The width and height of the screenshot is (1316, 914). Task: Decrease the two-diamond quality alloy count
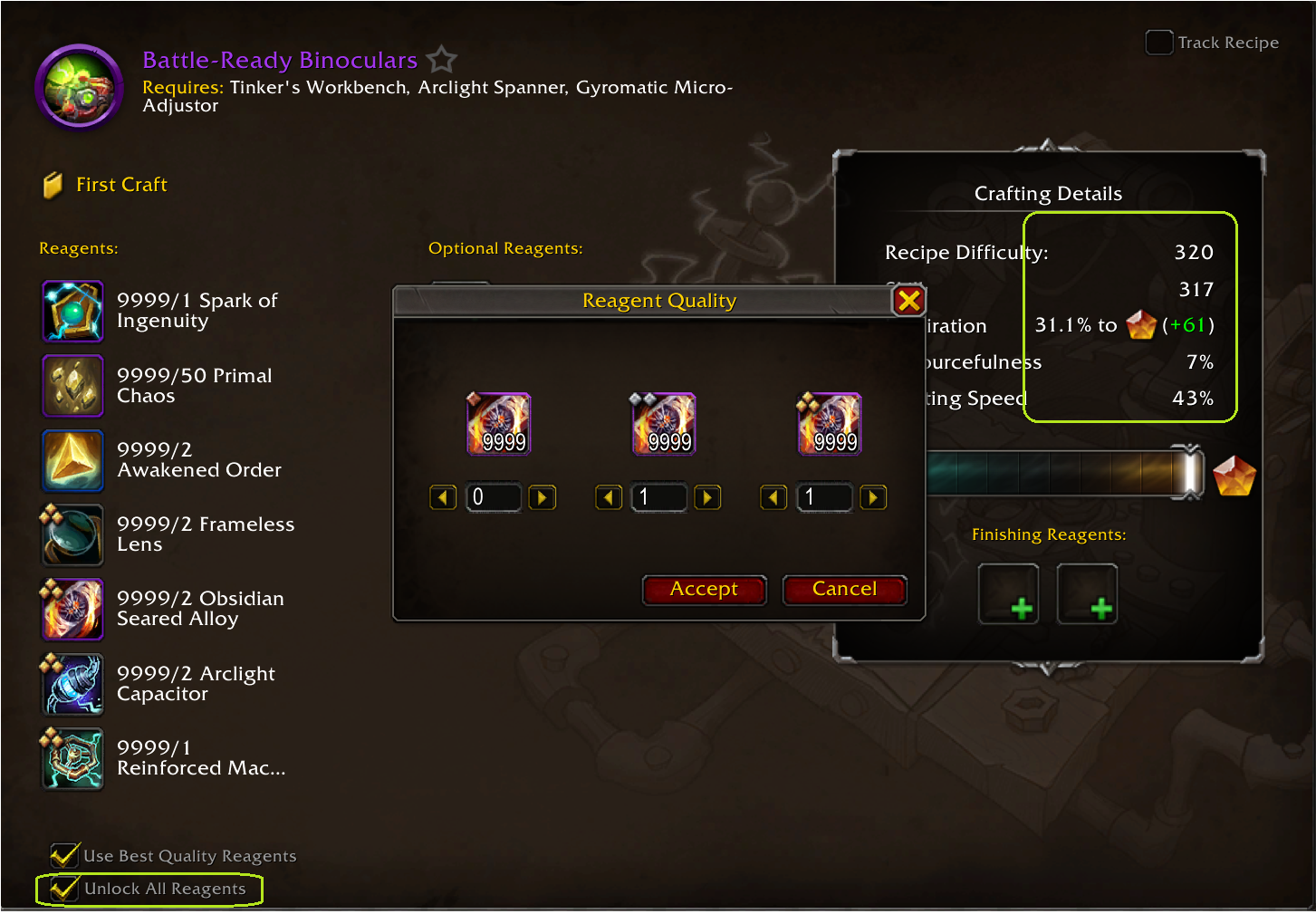(x=609, y=497)
